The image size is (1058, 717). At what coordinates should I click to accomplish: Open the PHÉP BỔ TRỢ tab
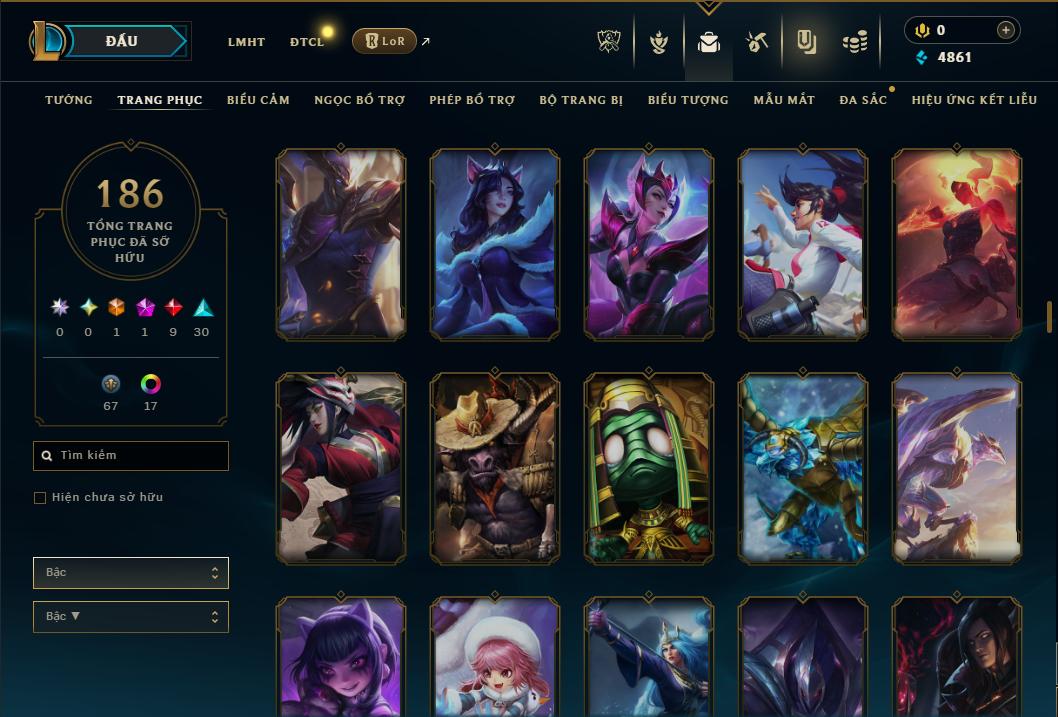(472, 100)
